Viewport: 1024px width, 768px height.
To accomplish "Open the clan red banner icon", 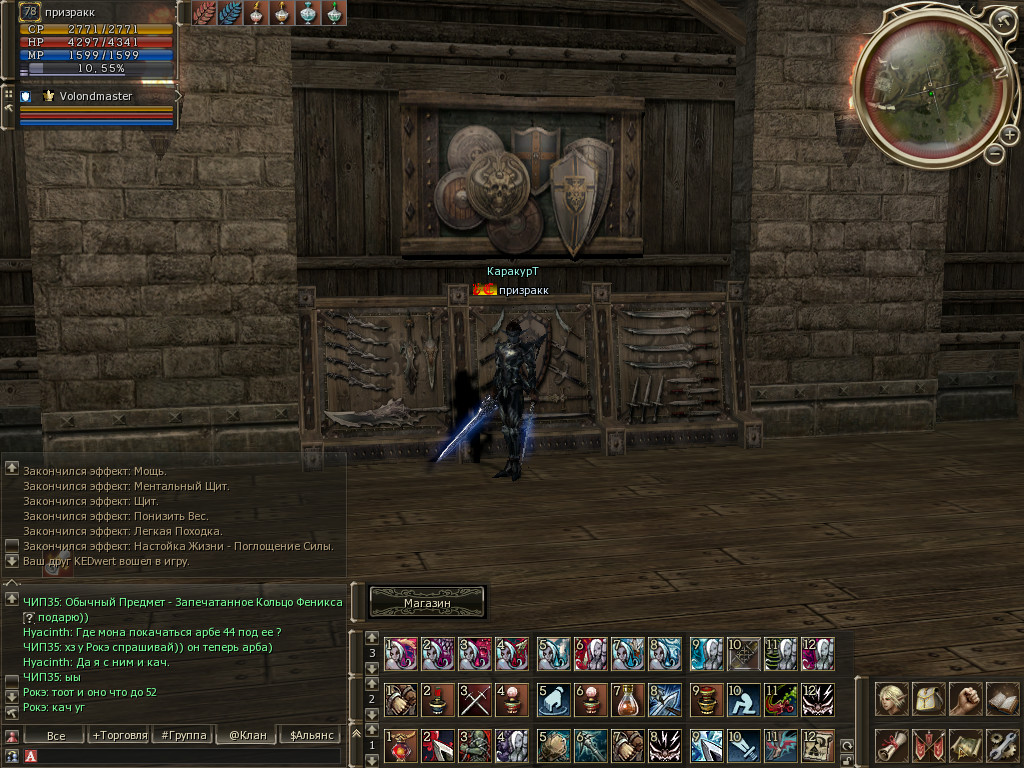I will pyautogui.click(x=928, y=745).
